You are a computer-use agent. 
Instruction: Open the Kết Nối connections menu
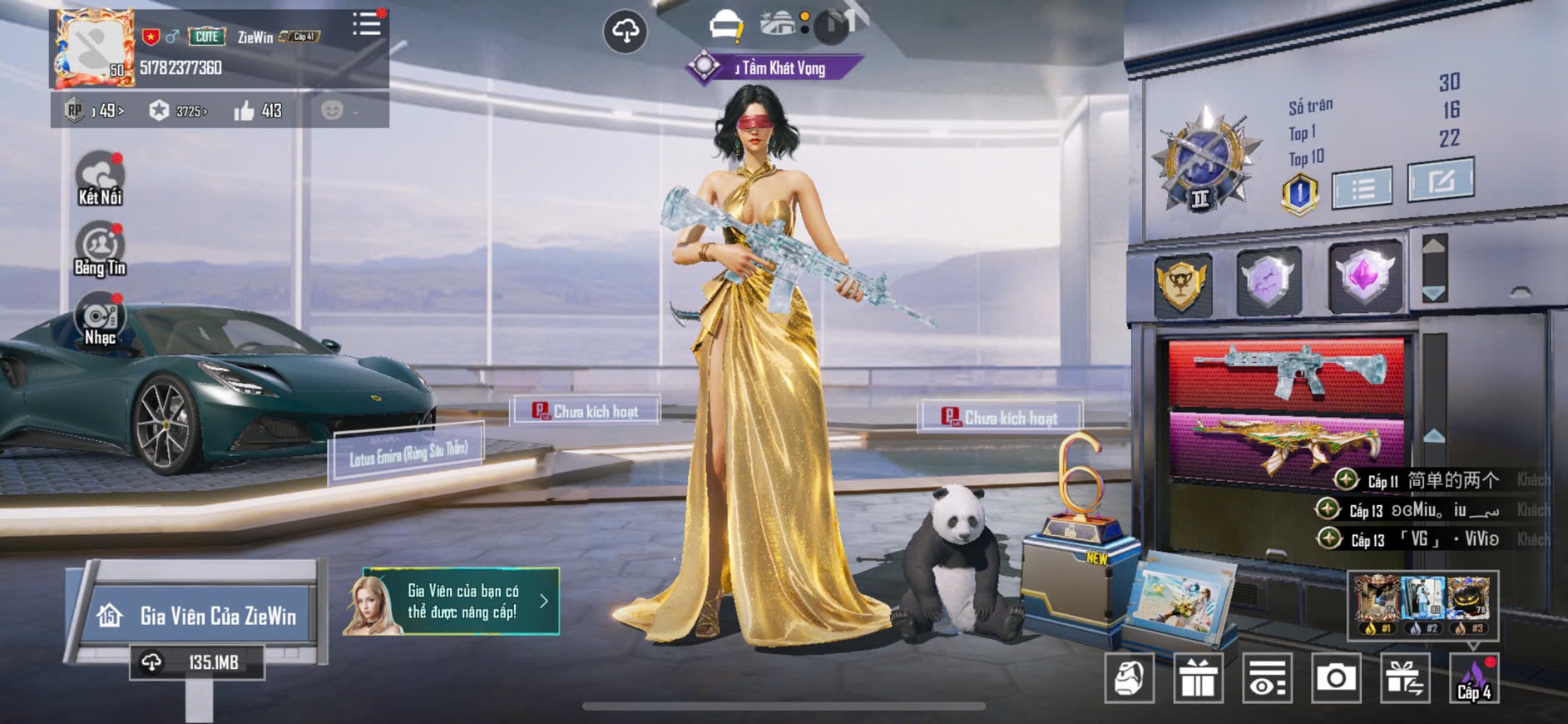click(100, 178)
